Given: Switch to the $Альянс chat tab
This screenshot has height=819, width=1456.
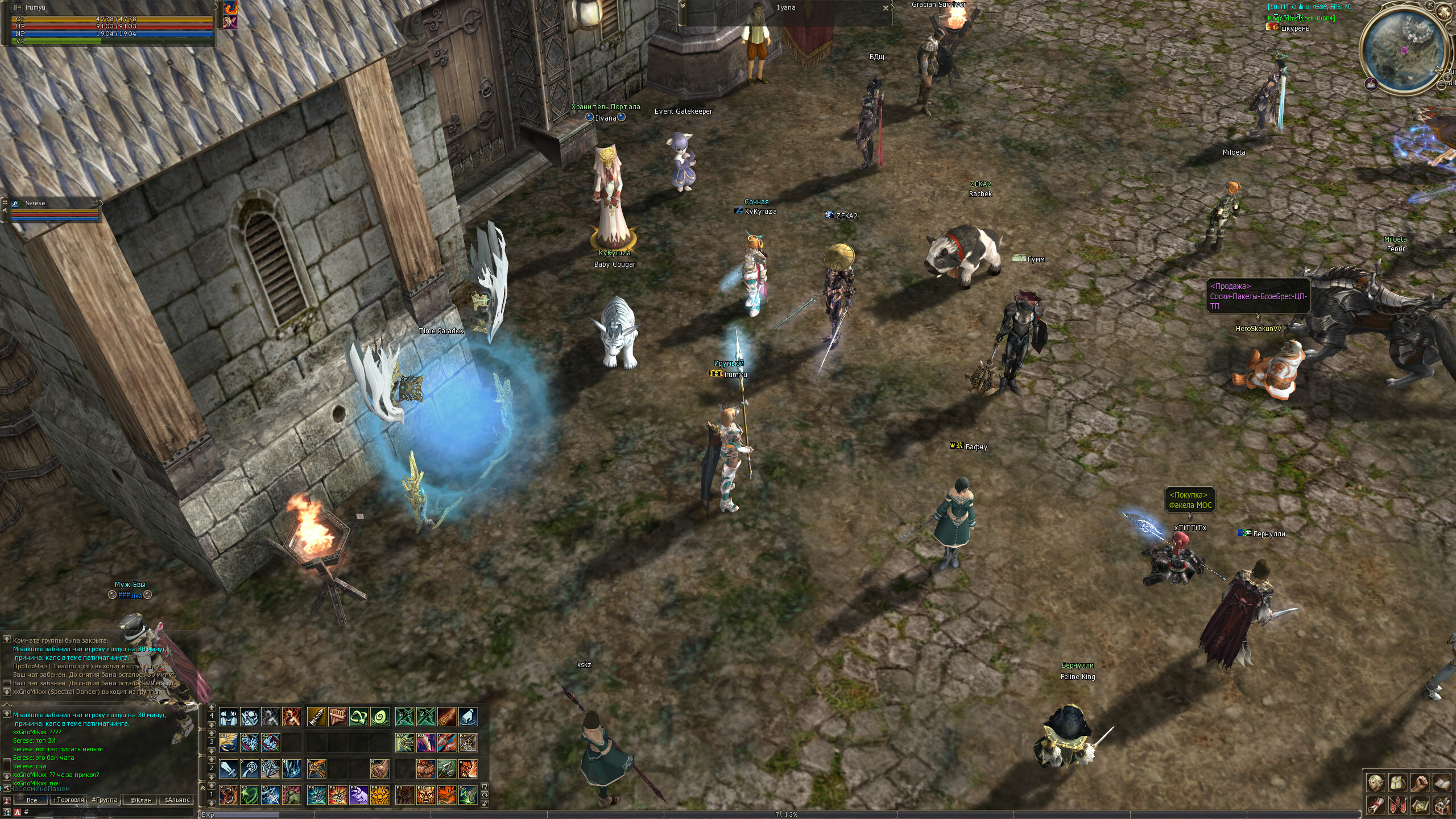Looking at the screenshot, I should [x=177, y=800].
